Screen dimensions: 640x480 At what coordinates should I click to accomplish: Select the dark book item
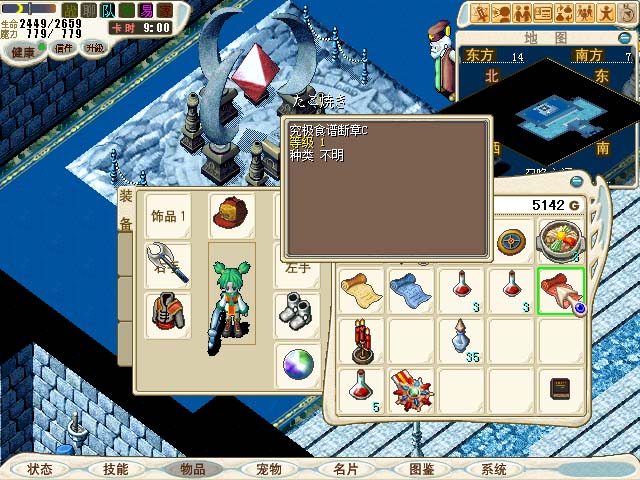[x=560, y=389]
